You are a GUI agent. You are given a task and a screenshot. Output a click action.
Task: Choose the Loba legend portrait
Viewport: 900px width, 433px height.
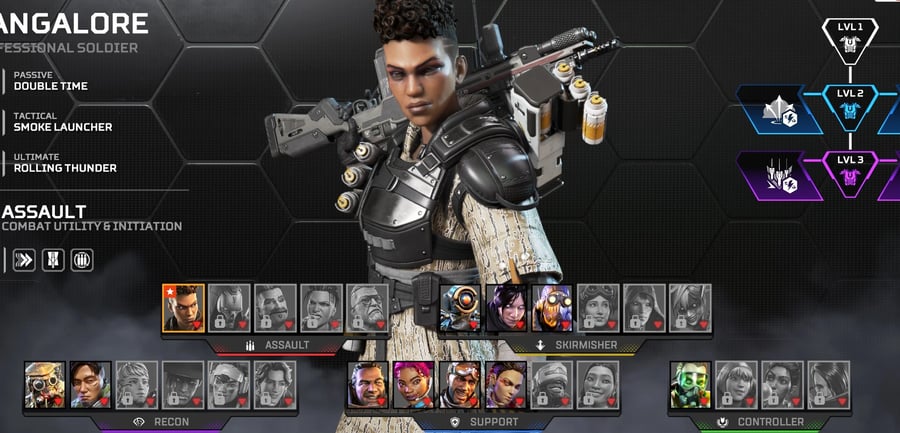[x=505, y=385]
